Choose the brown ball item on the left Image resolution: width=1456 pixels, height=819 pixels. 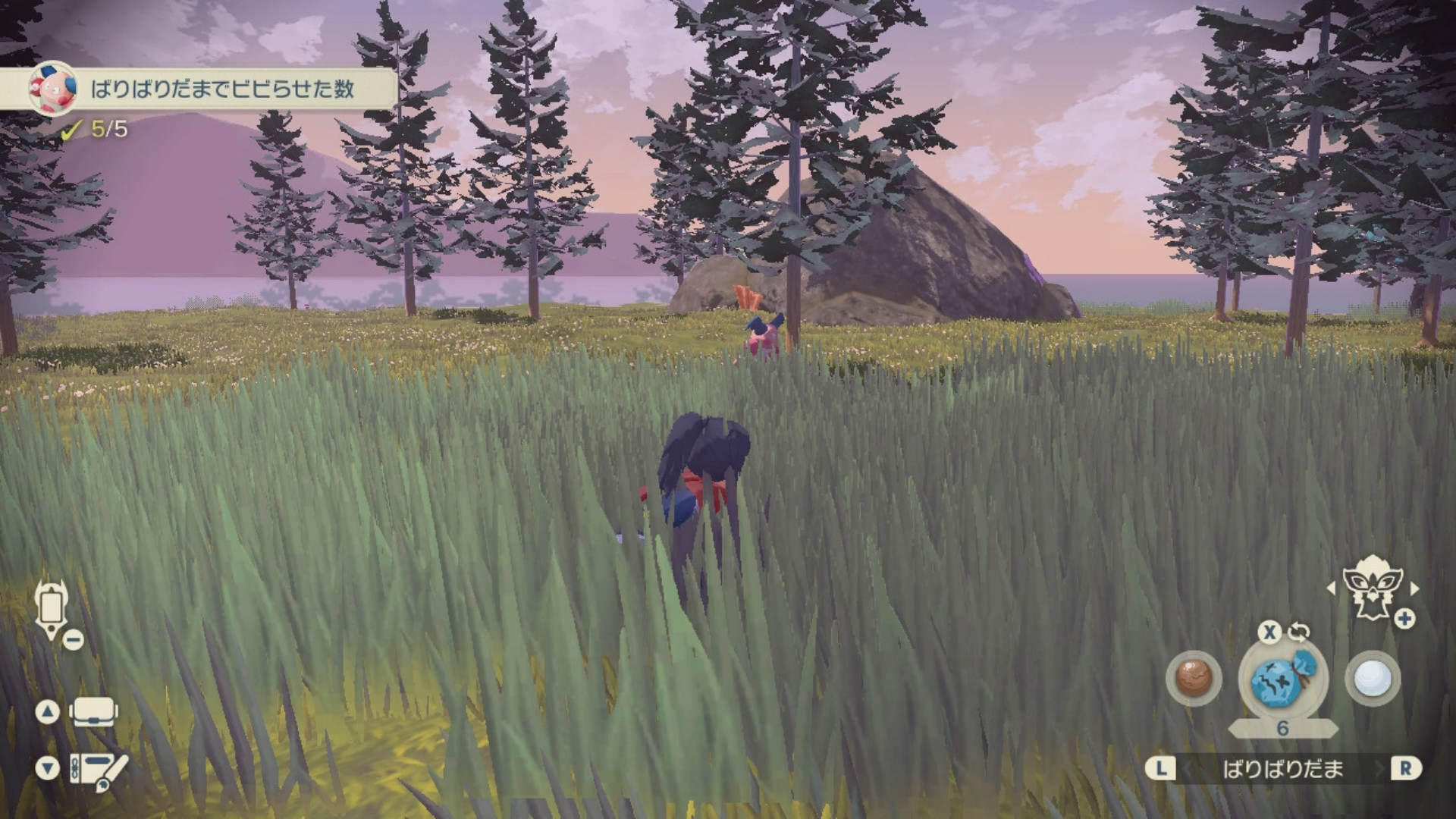click(x=1193, y=677)
